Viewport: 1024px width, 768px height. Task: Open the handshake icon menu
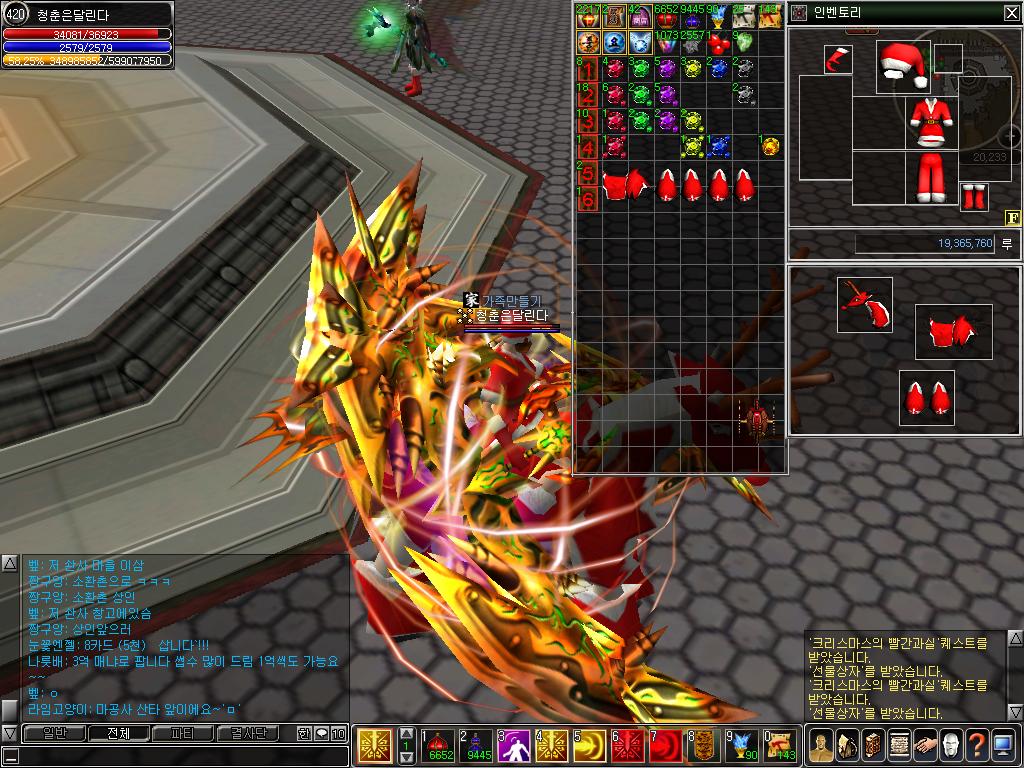click(924, 745)
